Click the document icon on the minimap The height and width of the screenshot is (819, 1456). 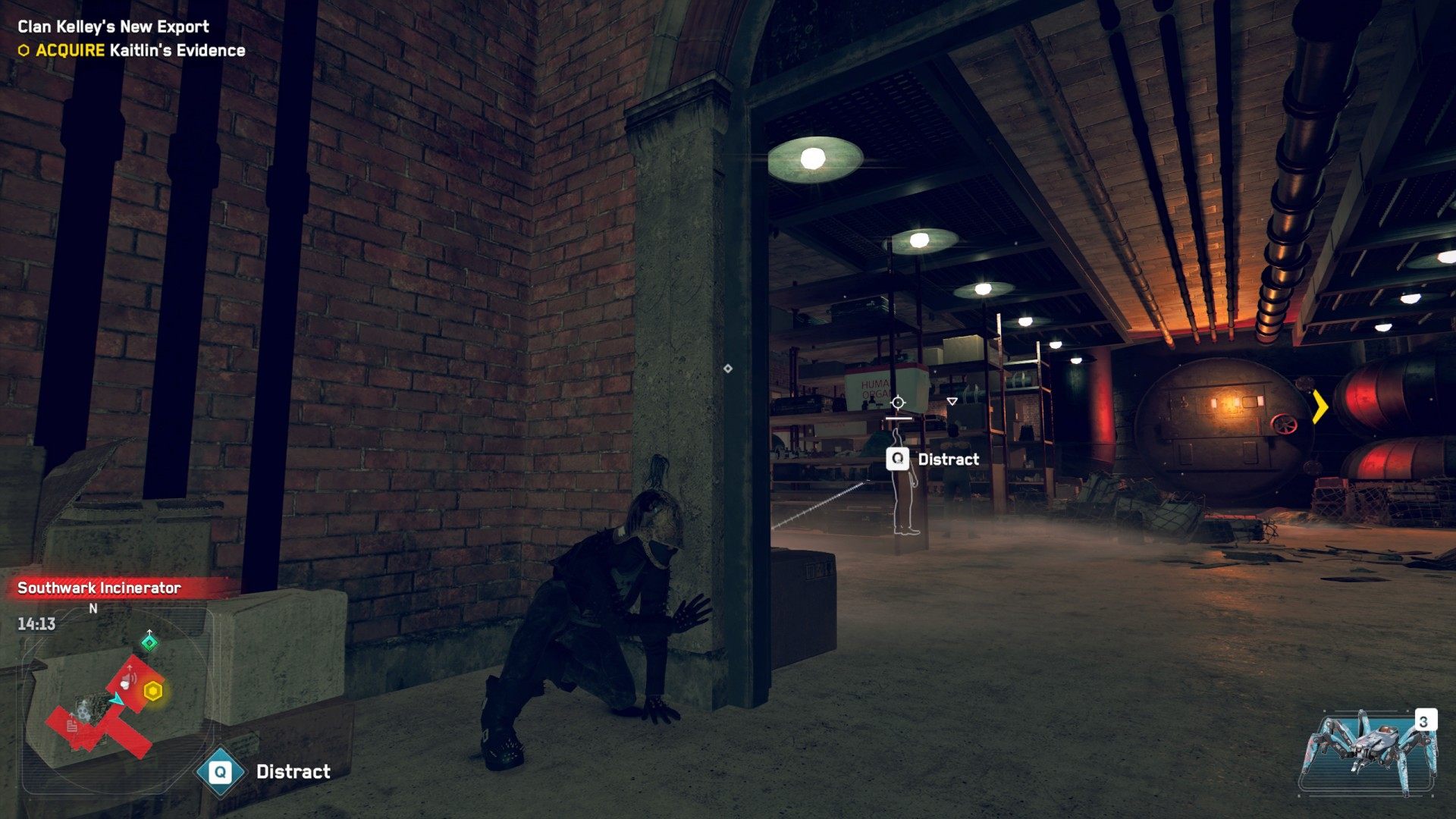(72, 726)
